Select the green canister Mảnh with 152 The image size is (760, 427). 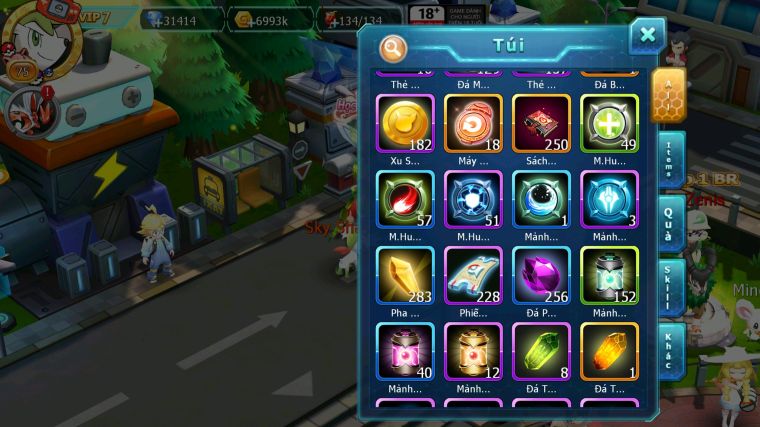pyautogui.click(x=609, y=275)
